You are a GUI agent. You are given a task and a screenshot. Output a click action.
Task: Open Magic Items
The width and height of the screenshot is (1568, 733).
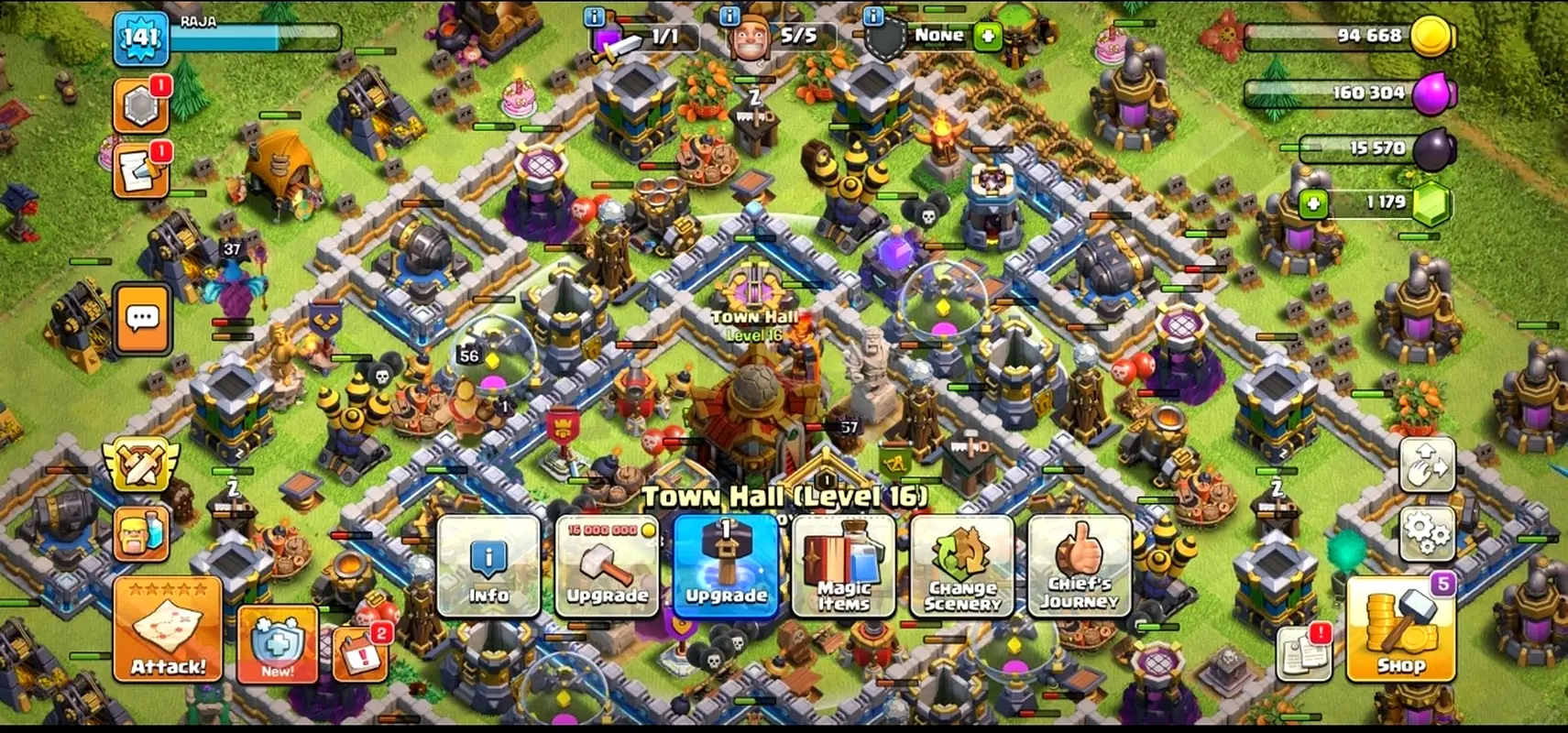(843, 565)
